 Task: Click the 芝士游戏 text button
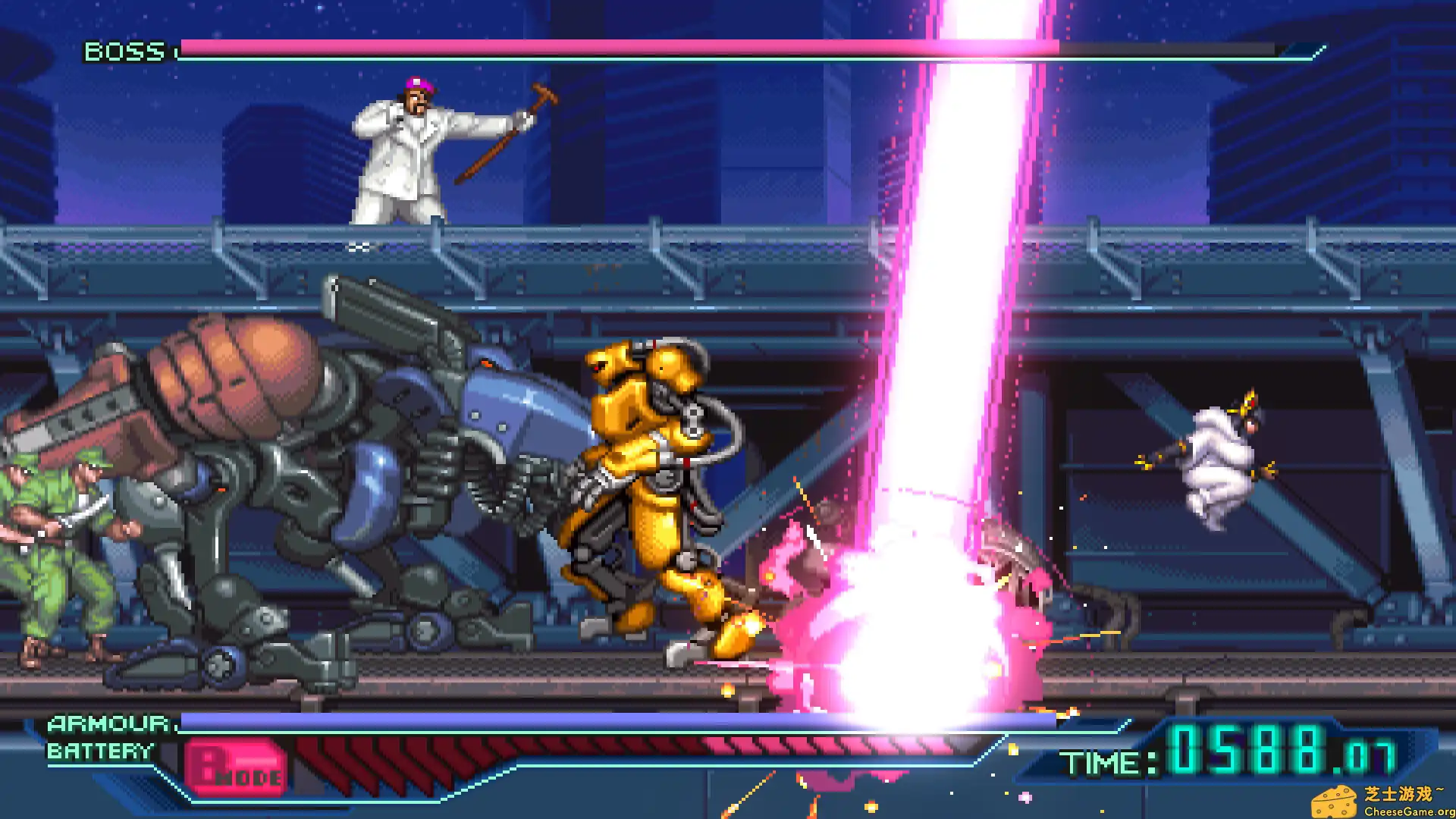(1397, 791)
